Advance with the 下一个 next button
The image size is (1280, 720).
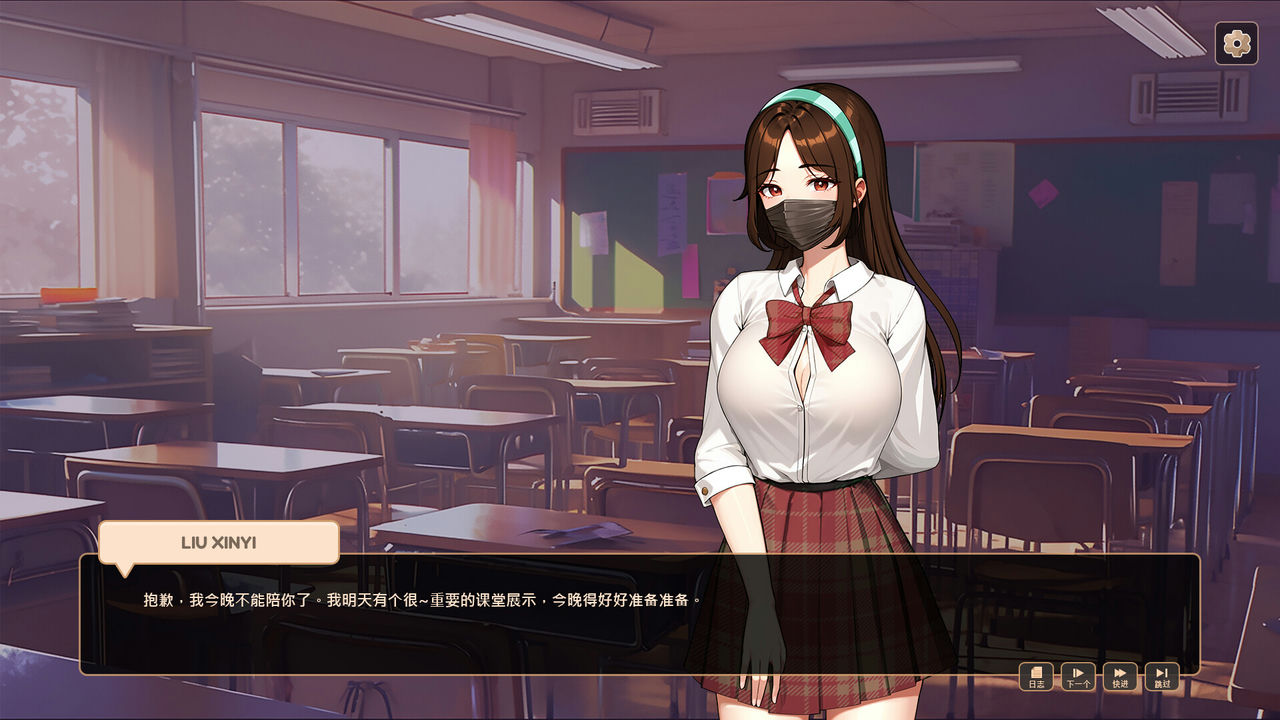coord(1078,677)
